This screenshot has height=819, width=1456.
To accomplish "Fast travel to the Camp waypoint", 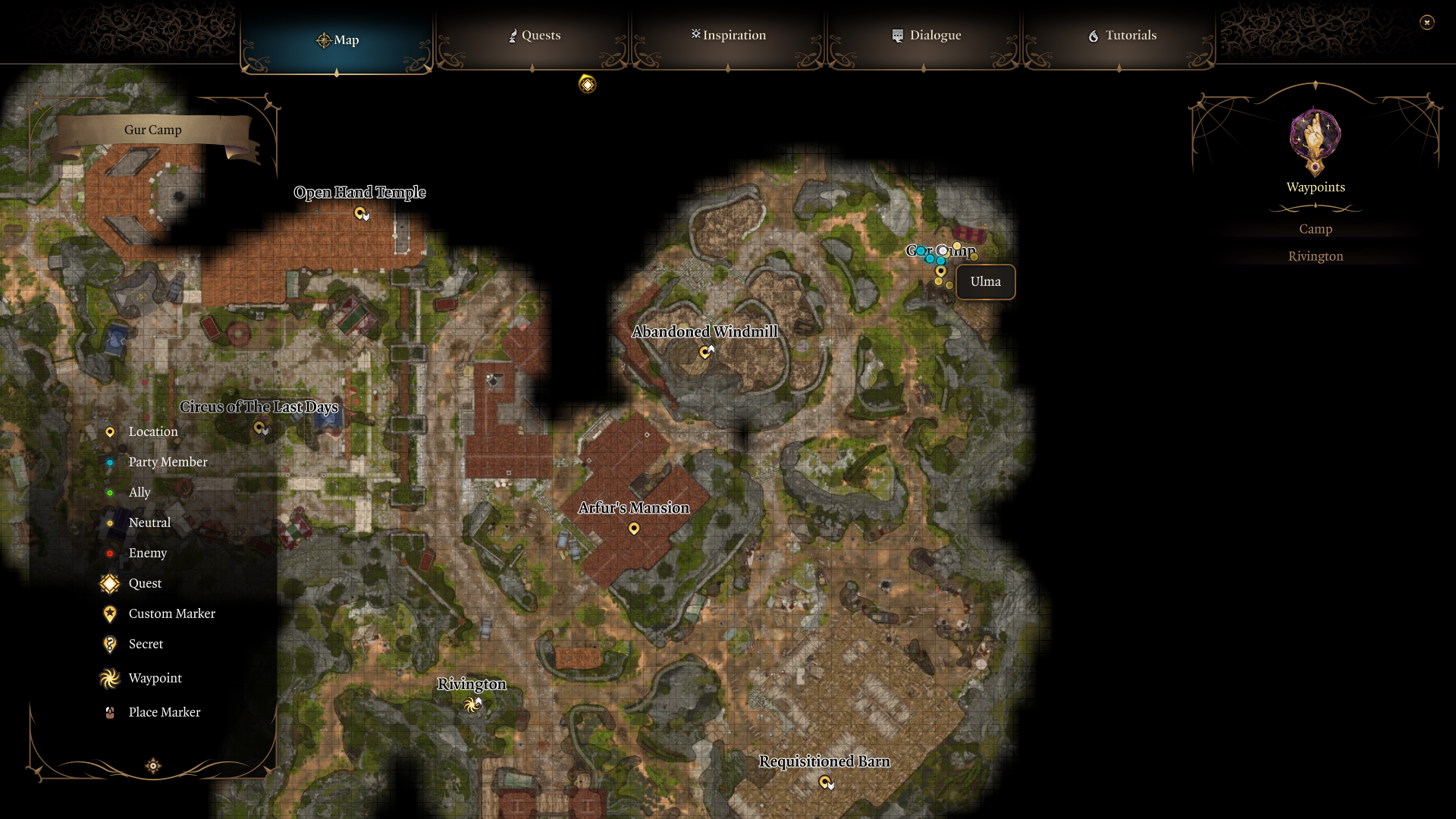I will [x=1316, y=228].
